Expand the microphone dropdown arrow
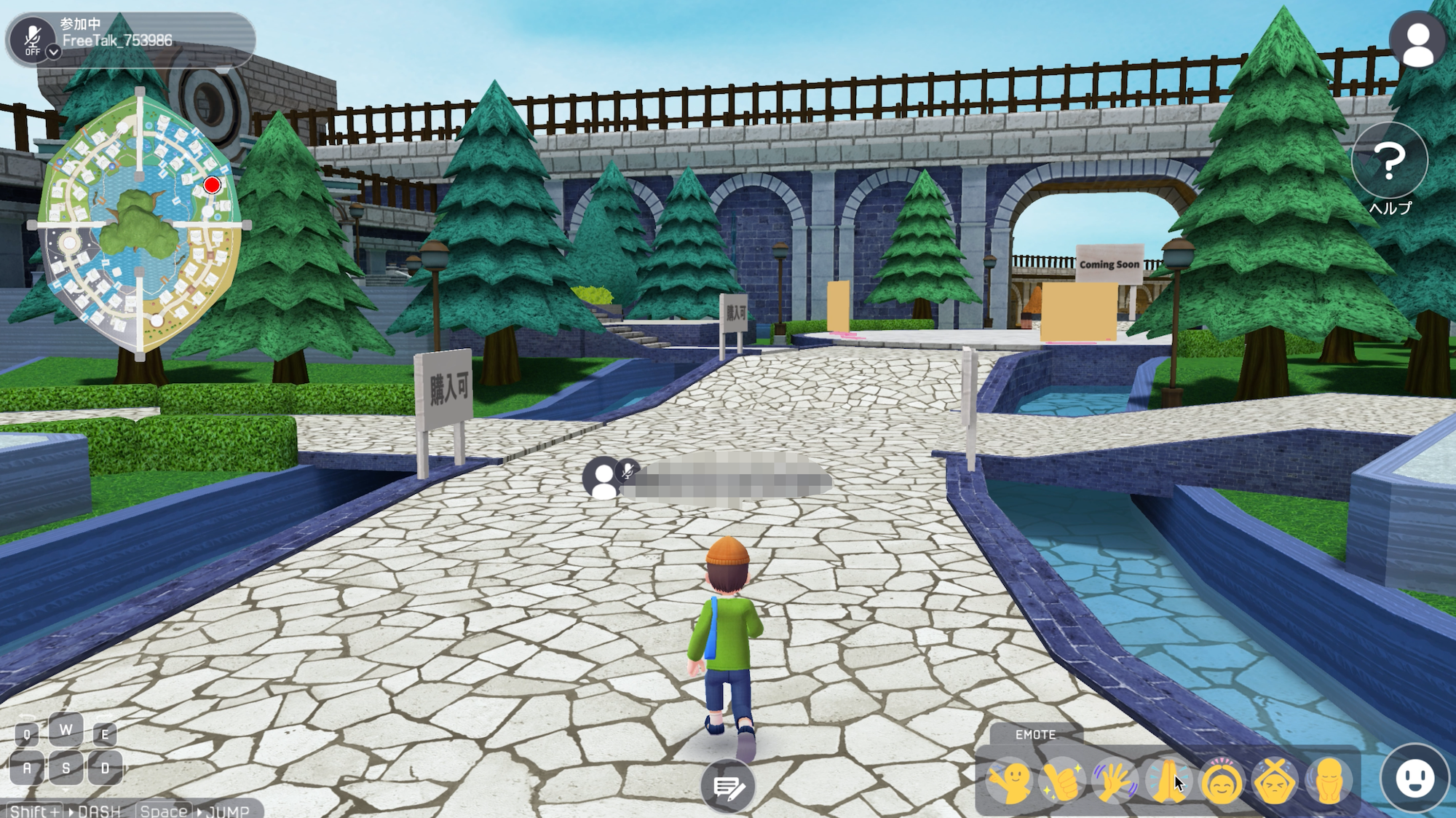 point(53,52)
